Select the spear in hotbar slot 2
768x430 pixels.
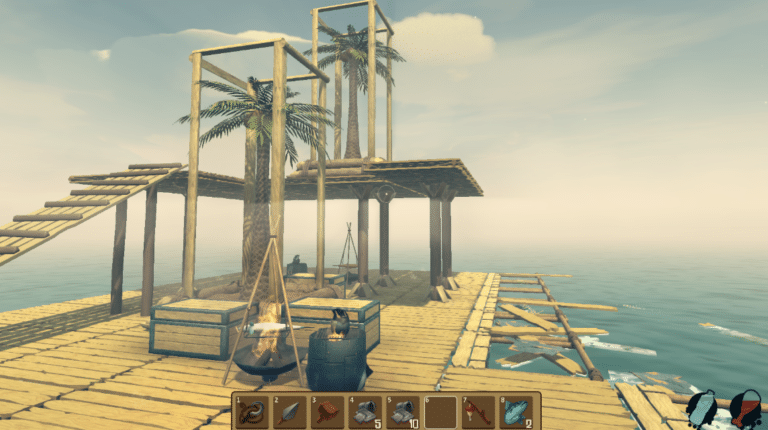(x=289, y=412)
